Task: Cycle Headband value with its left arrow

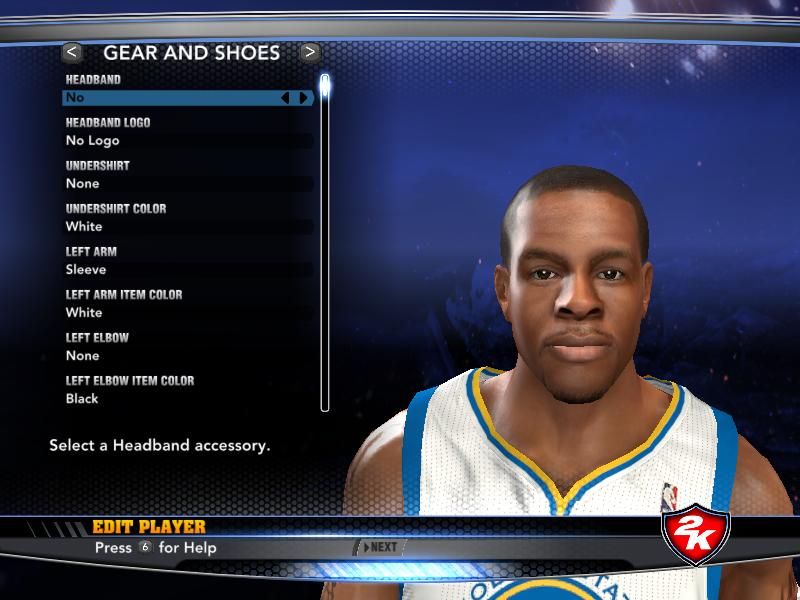Action: (x=285, y=98)
